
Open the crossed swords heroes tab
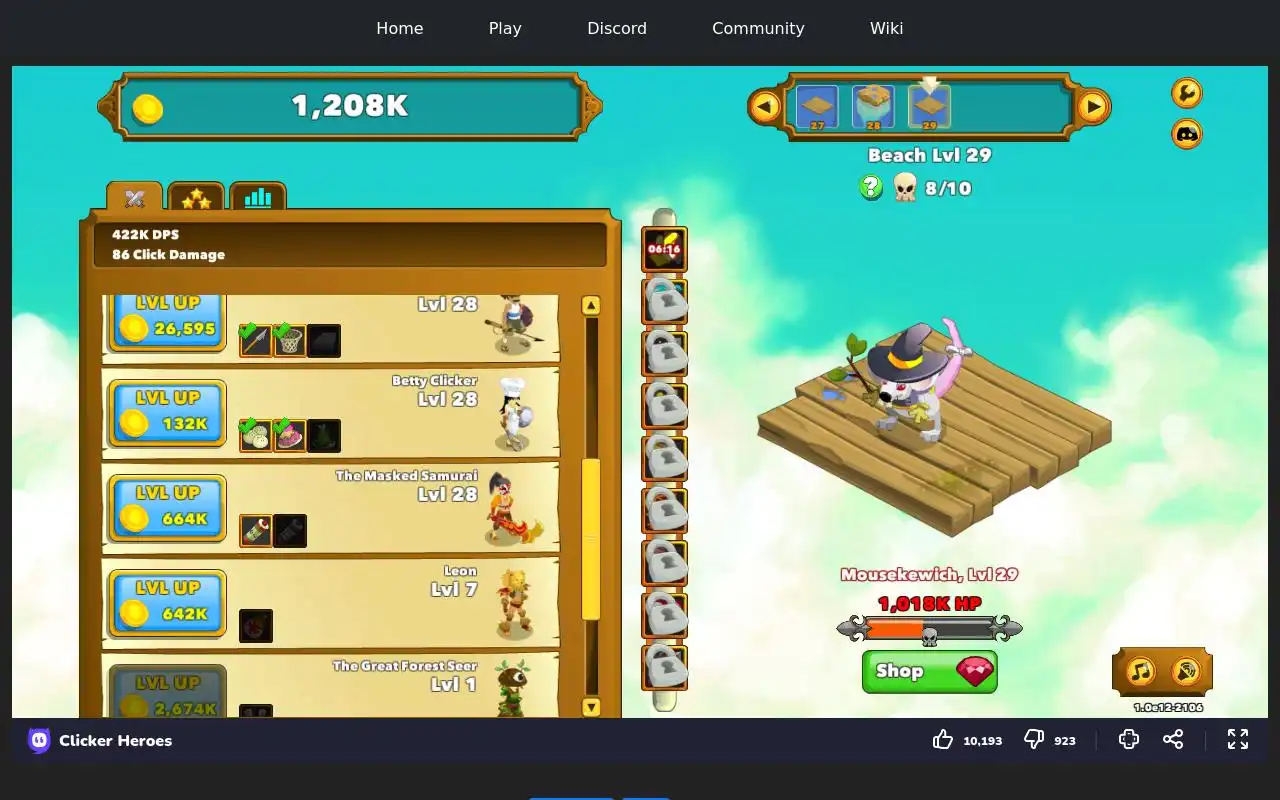pos(135,198)
